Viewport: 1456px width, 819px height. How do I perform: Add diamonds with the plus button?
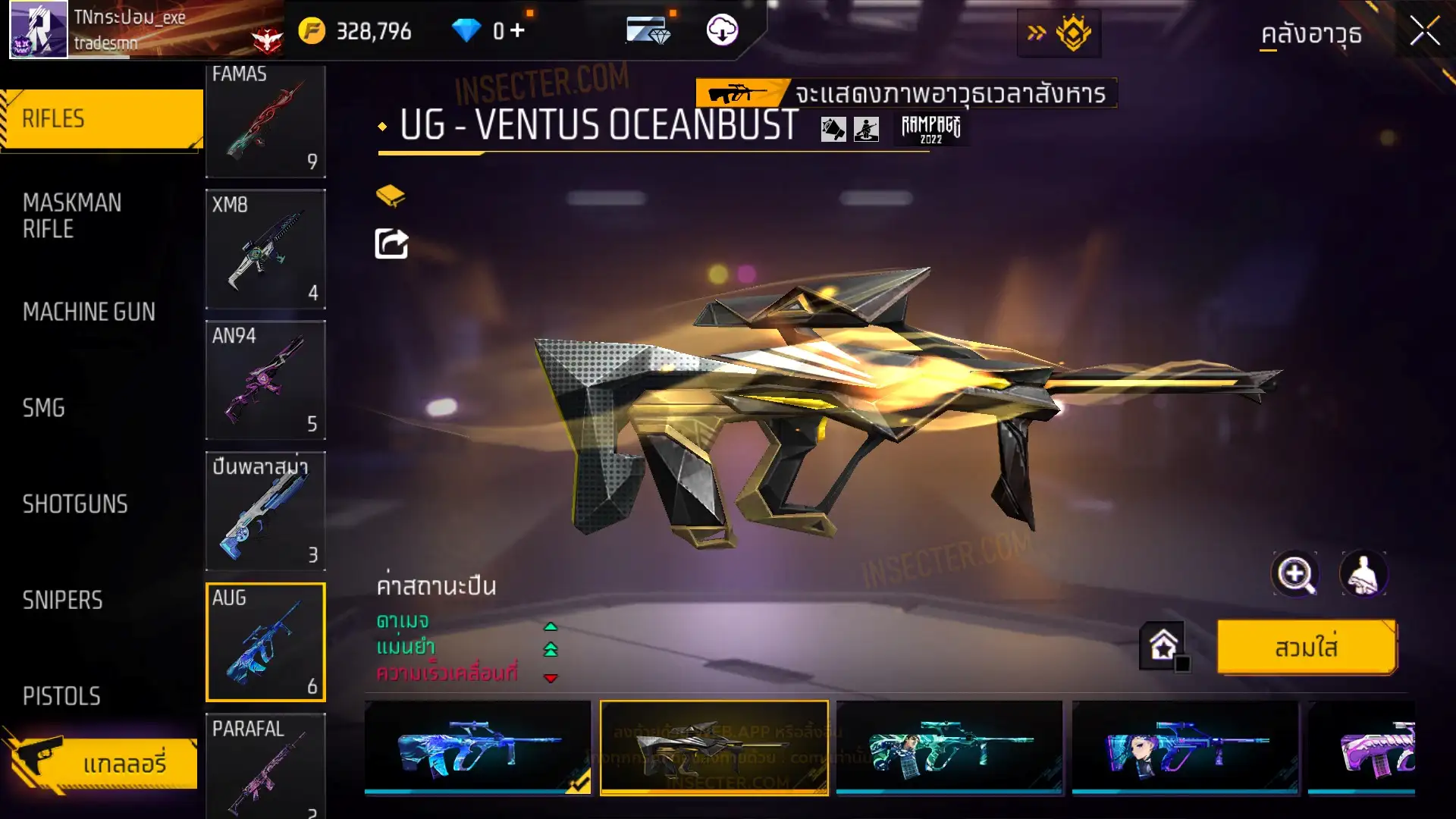coord(517,30)
